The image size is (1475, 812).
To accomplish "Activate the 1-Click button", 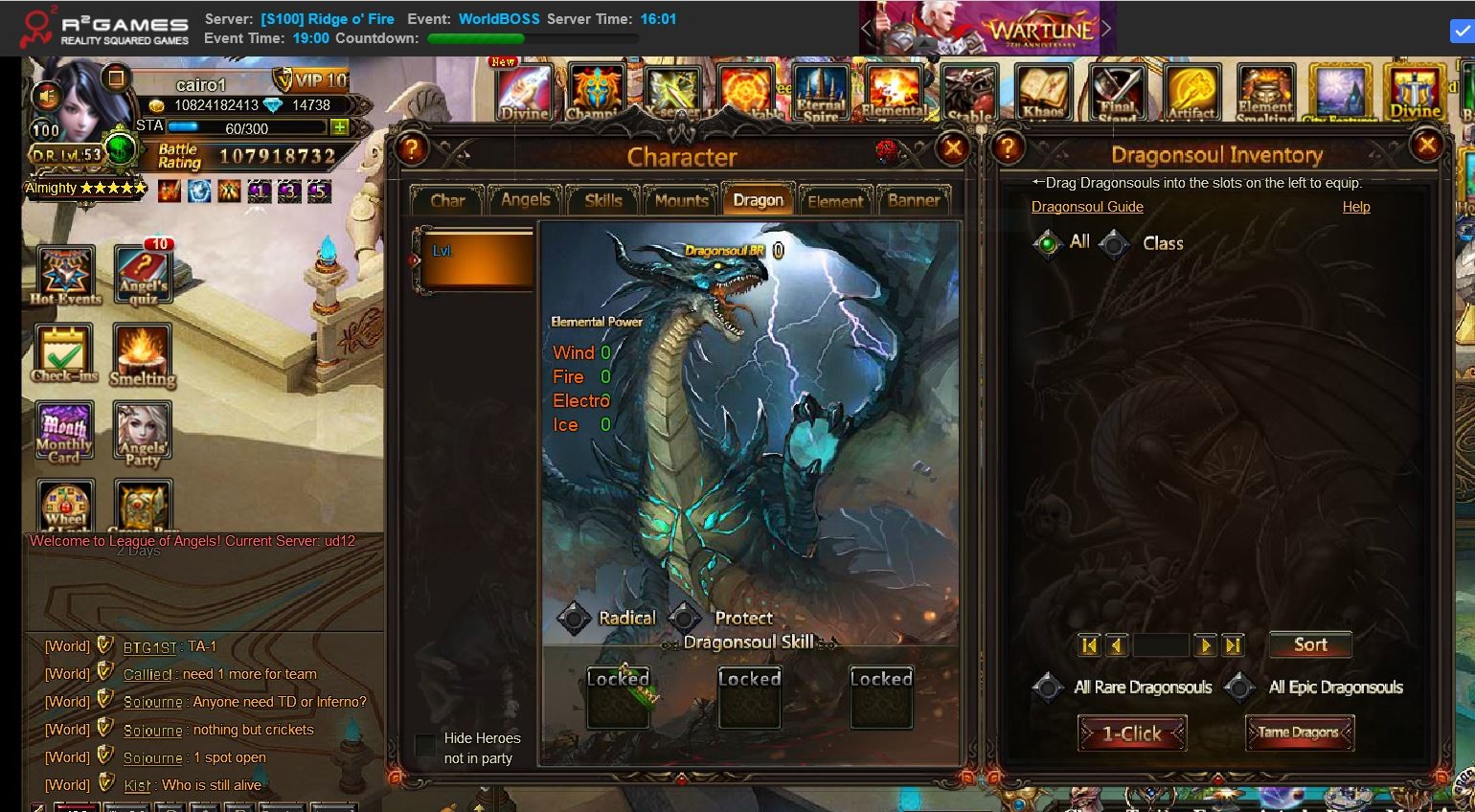I will 1131,733.
